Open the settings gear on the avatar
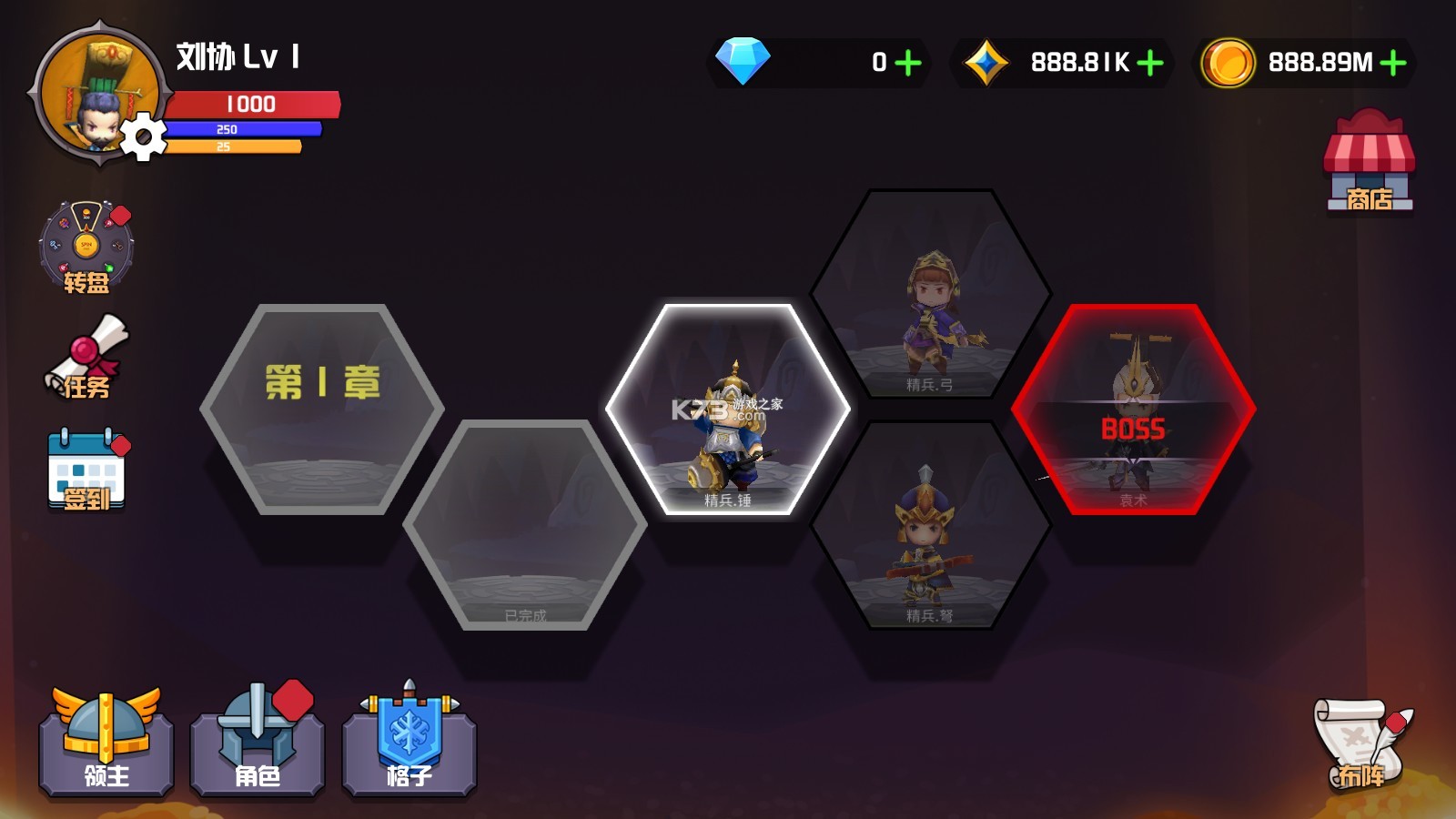The image size is (1456, 819). (x=143, y=138)
